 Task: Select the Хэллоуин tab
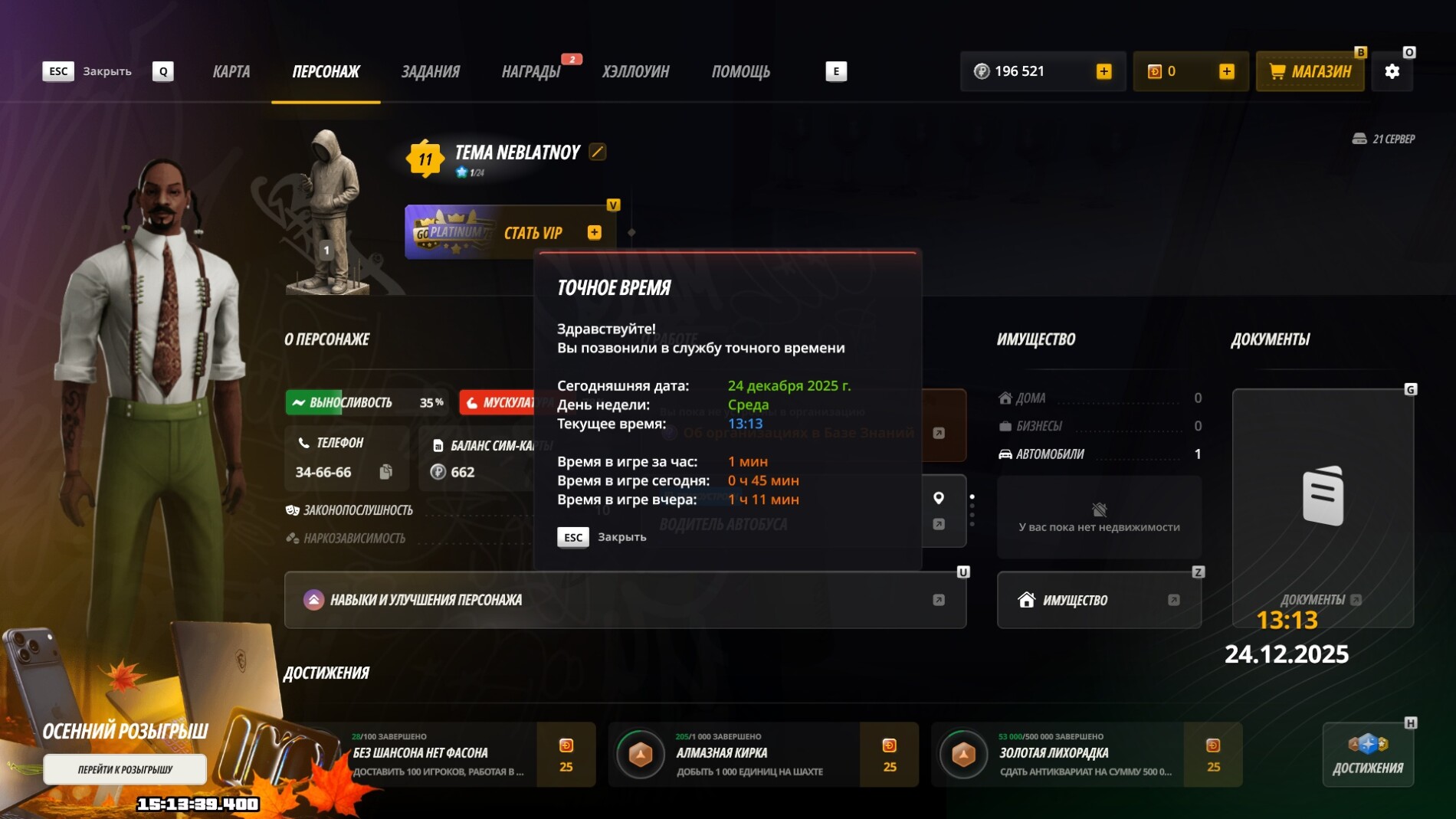pyautogui.click(x=635, y=71)
